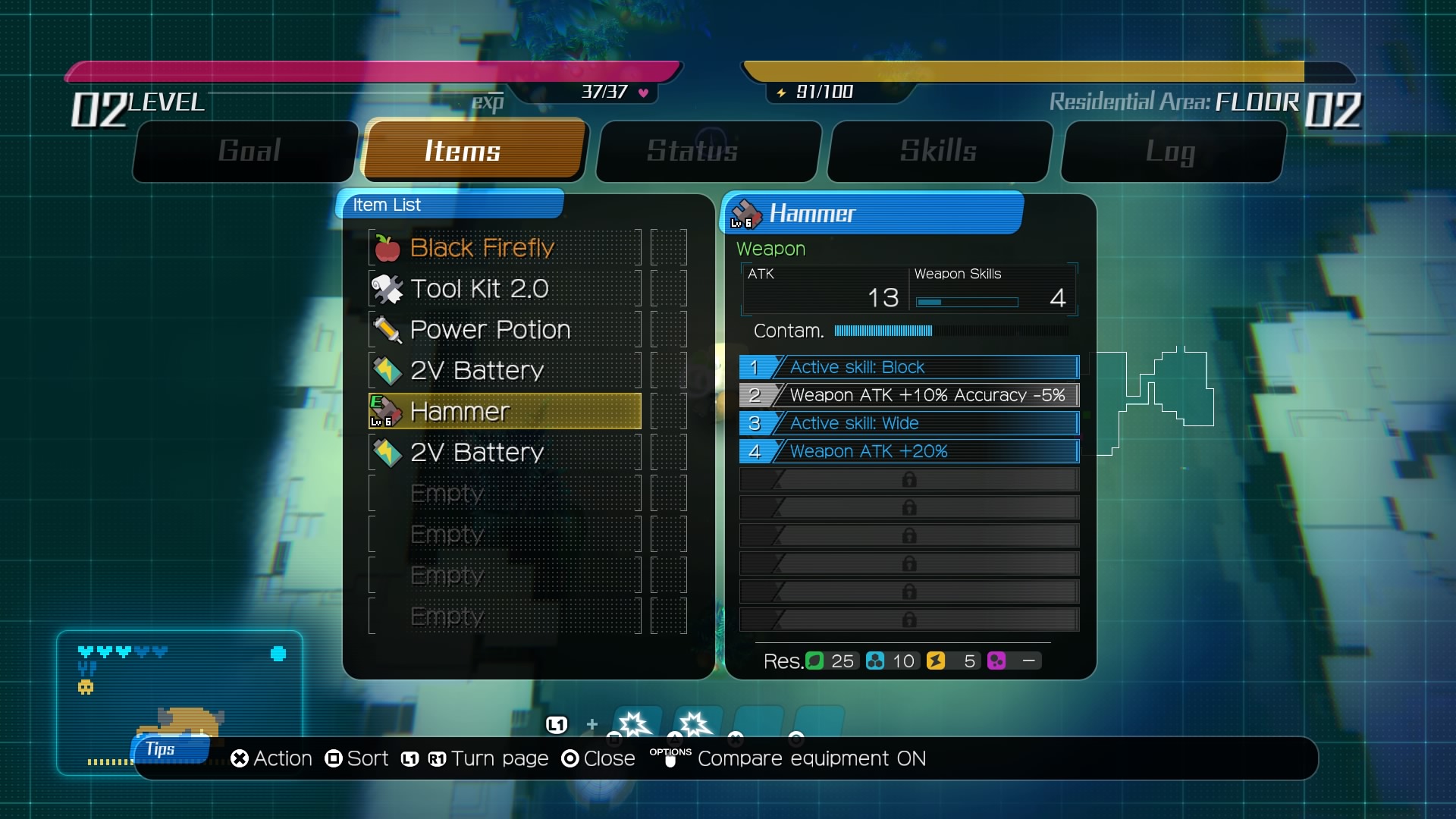The width and height of the screenshot is (1456, 819).
Task: Pick the equipped Hammer item
Action: click(x=504, y=412)
